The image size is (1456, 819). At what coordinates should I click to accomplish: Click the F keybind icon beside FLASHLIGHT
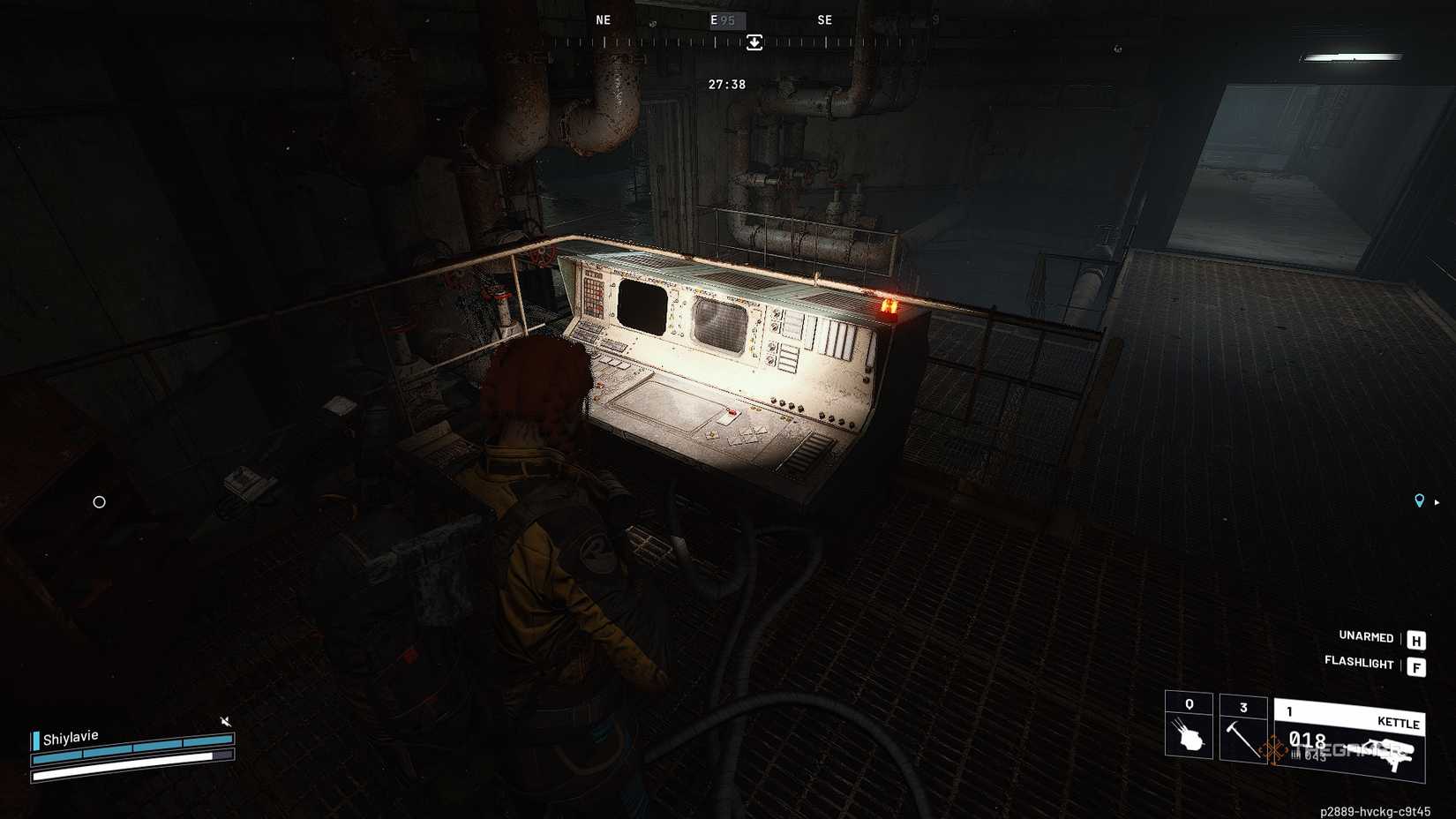(1416, 667)
